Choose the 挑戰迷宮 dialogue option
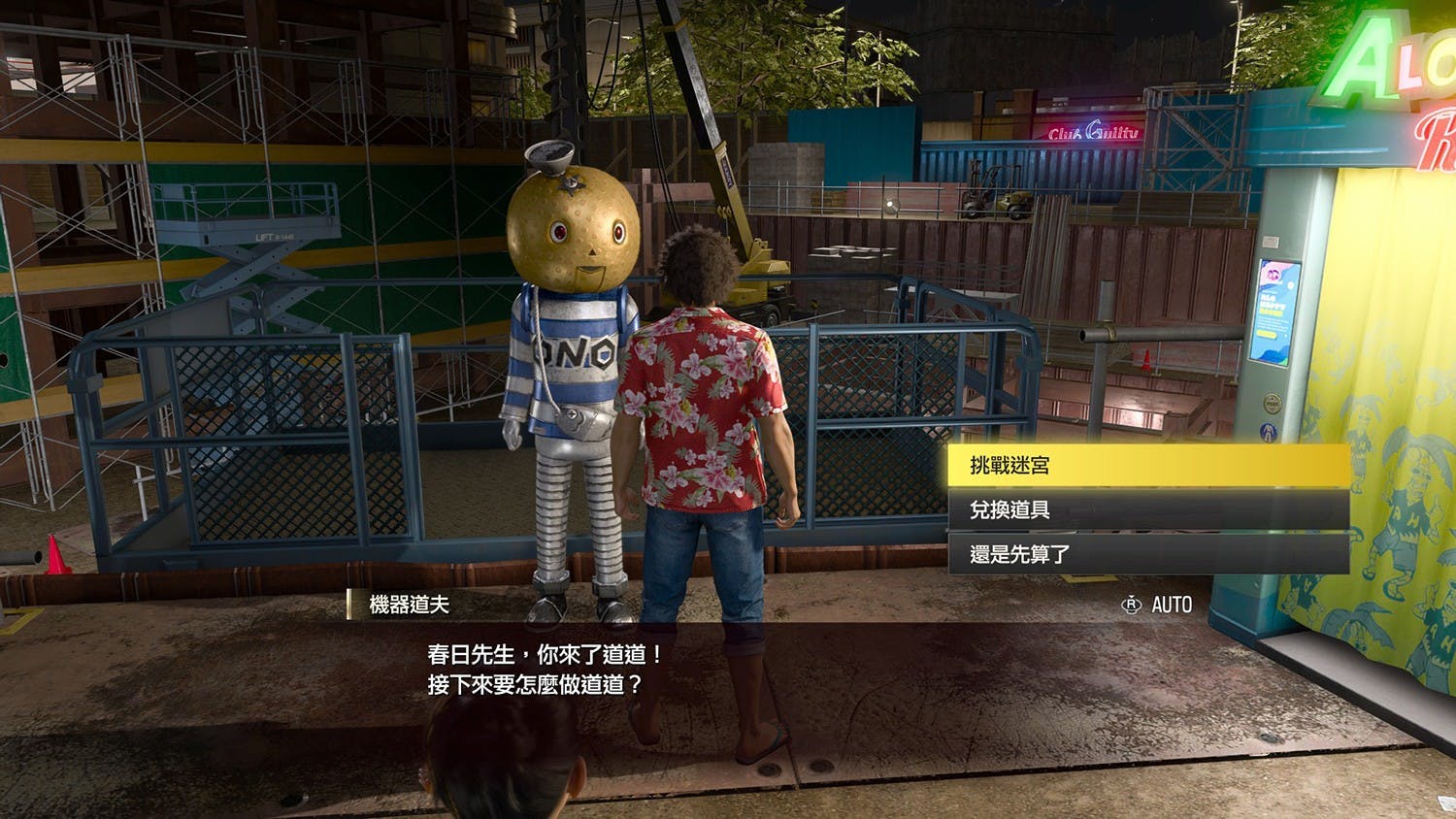The width and height of the screenshot is (1456, 819). (1147, 466)
